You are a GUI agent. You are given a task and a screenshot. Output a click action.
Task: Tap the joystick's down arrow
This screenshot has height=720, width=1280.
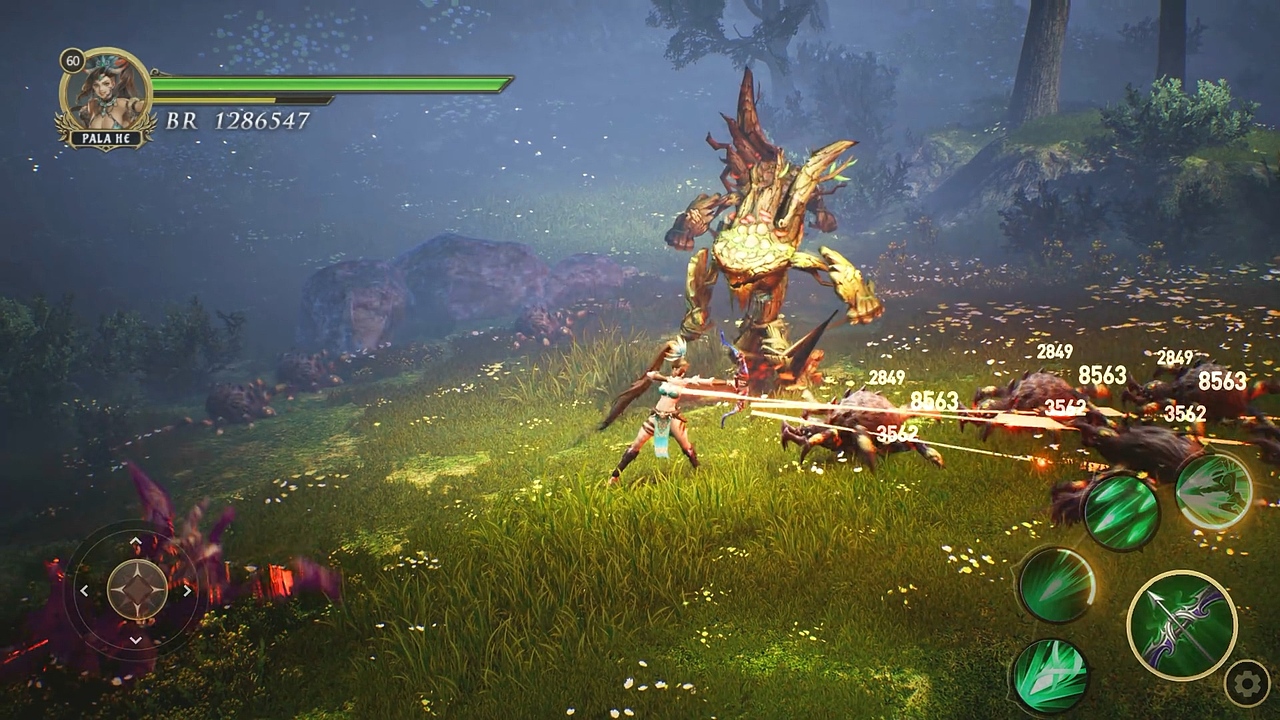(136, 640)
